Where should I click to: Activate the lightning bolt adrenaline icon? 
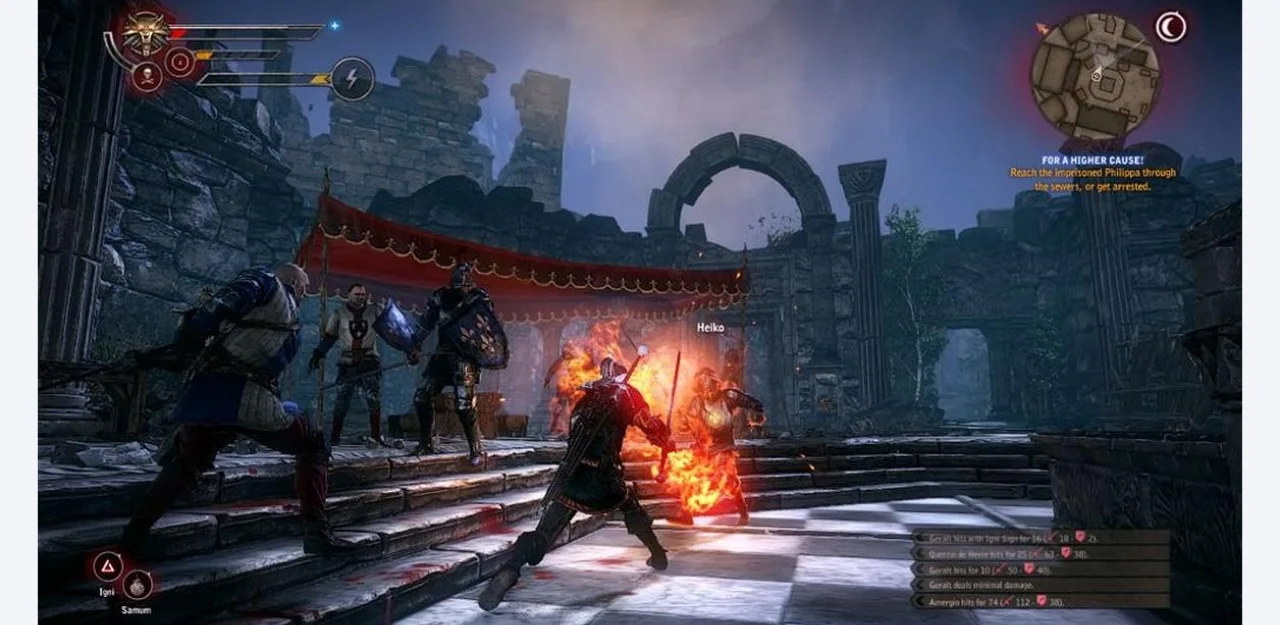(x=353, y=78)
